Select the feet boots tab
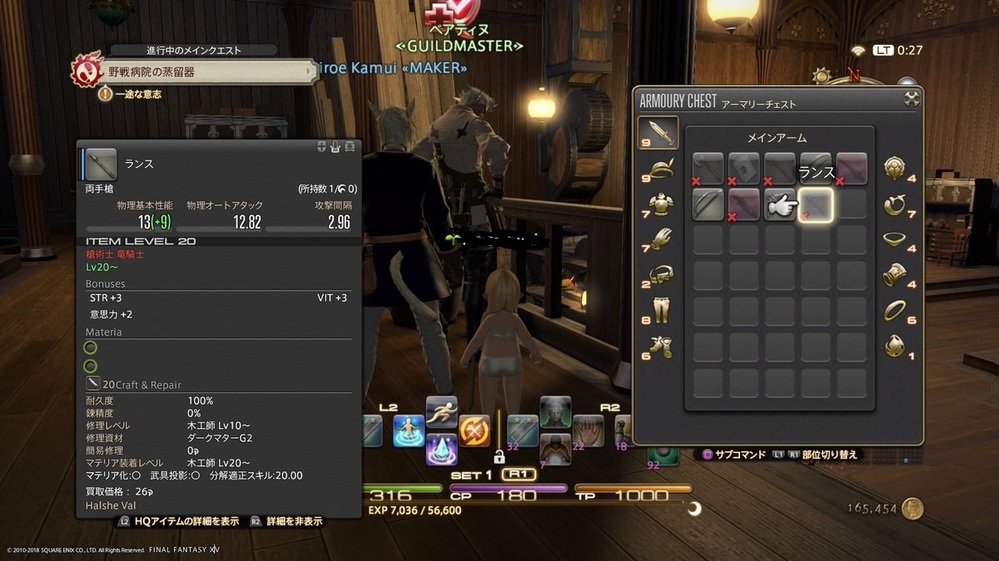999x561 pixels. [658, 346]
